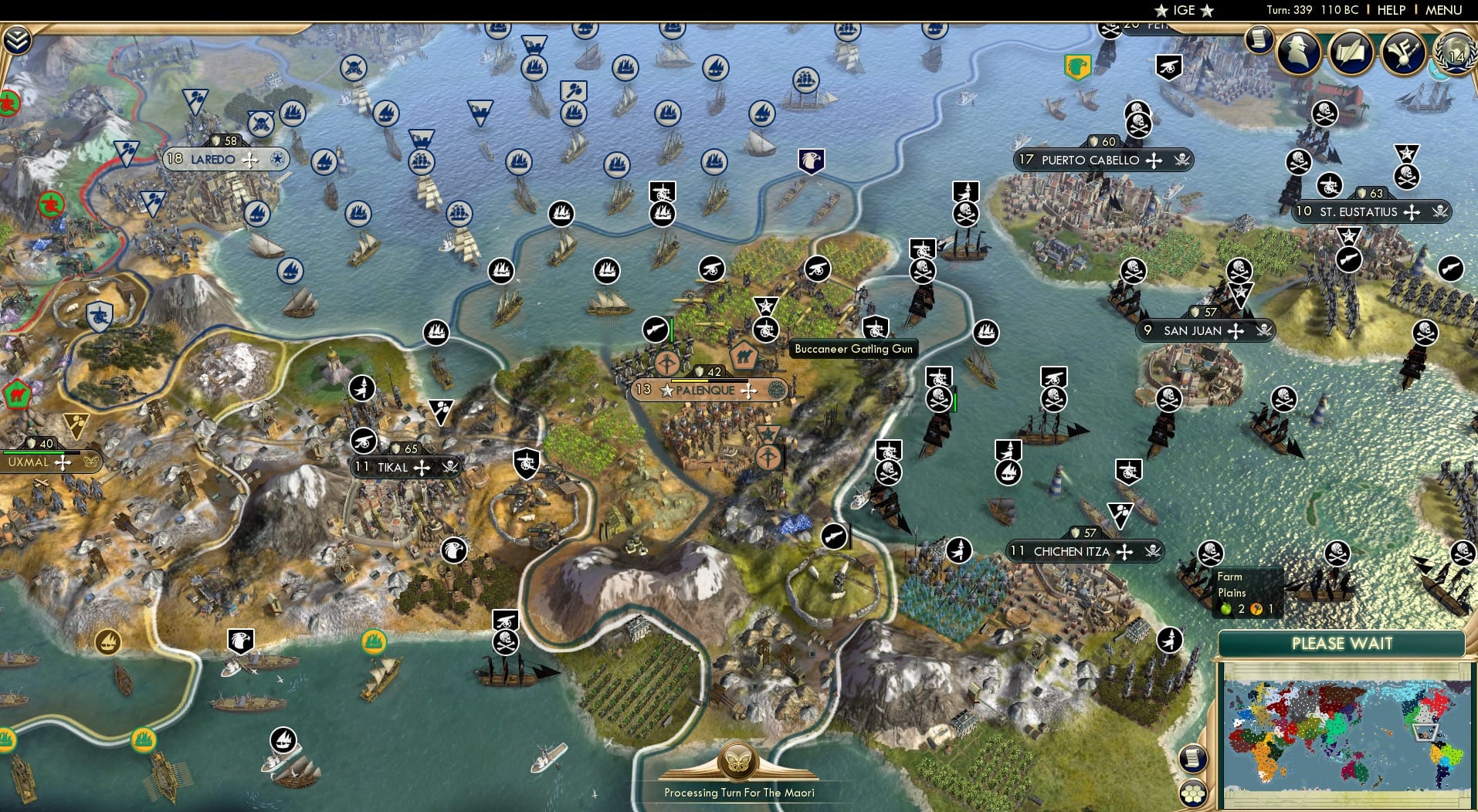
Task: Expand the Palenque city banner
Action: [706, 391]
